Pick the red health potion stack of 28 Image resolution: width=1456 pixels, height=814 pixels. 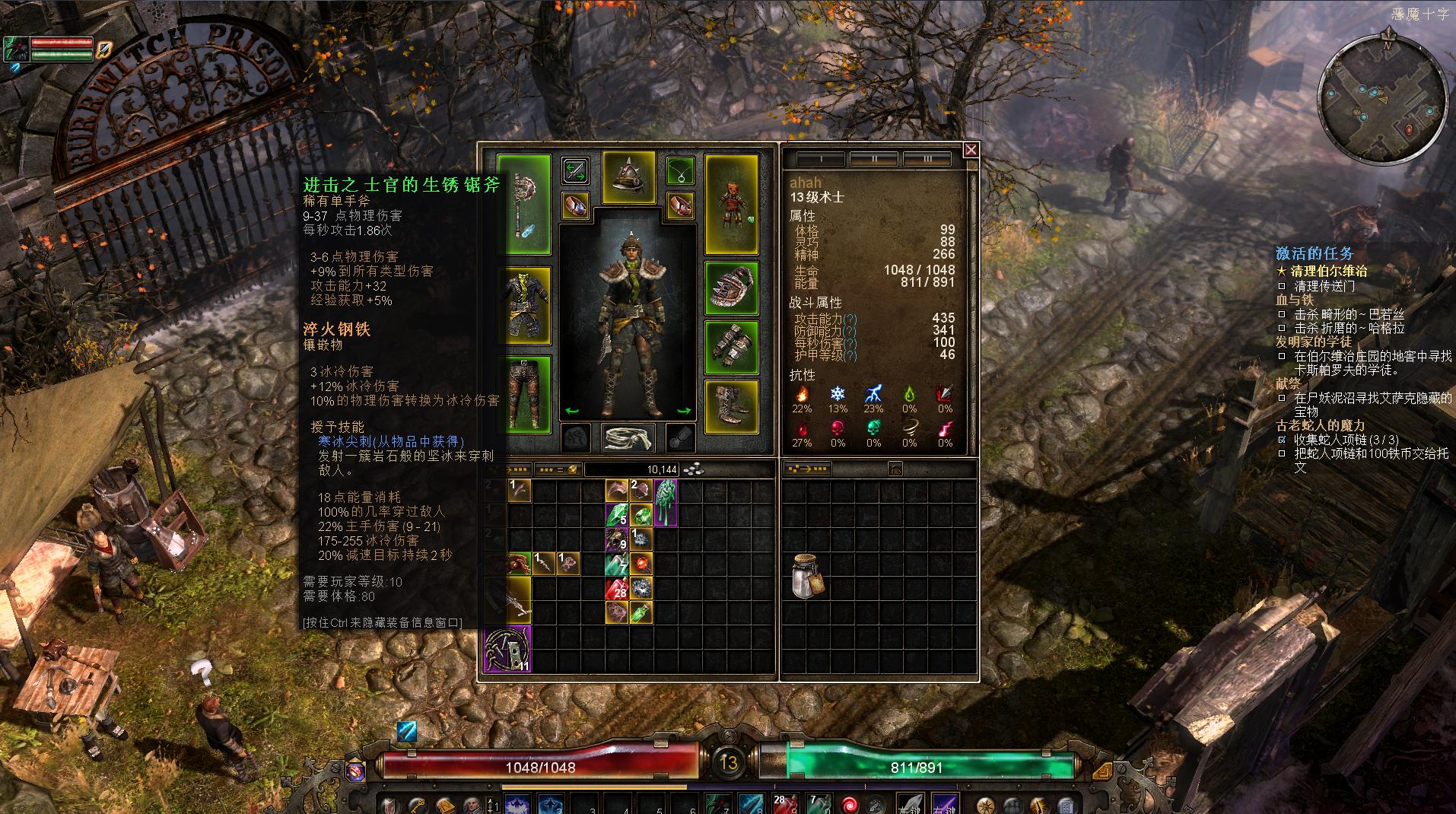[x=616, y=587]
